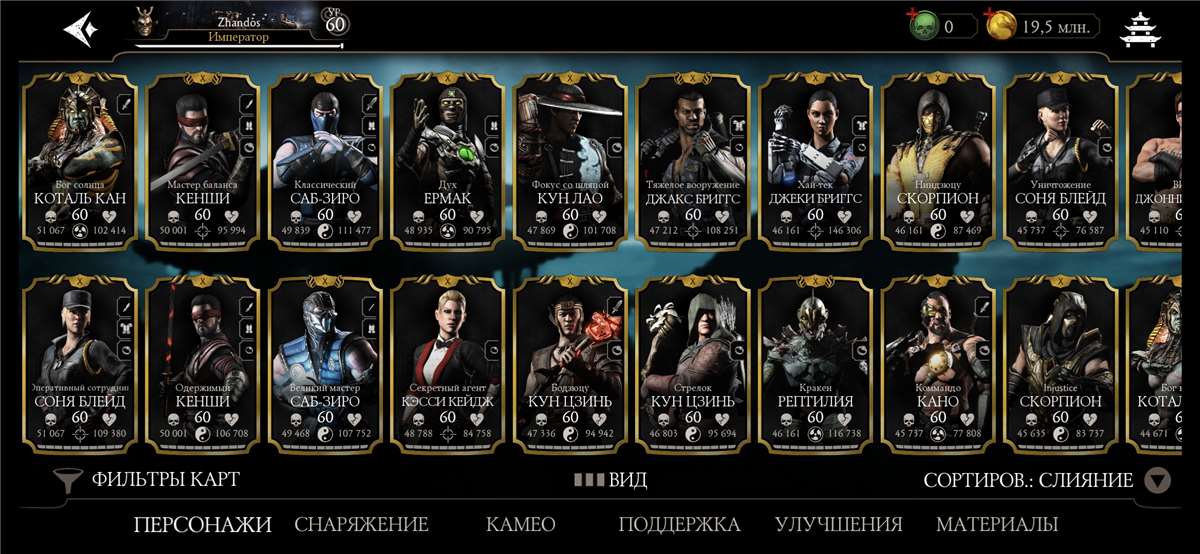The image size is (1200, 554).
Task: Open the Кэсси Кейдж secret agent card
Action: 447,360
